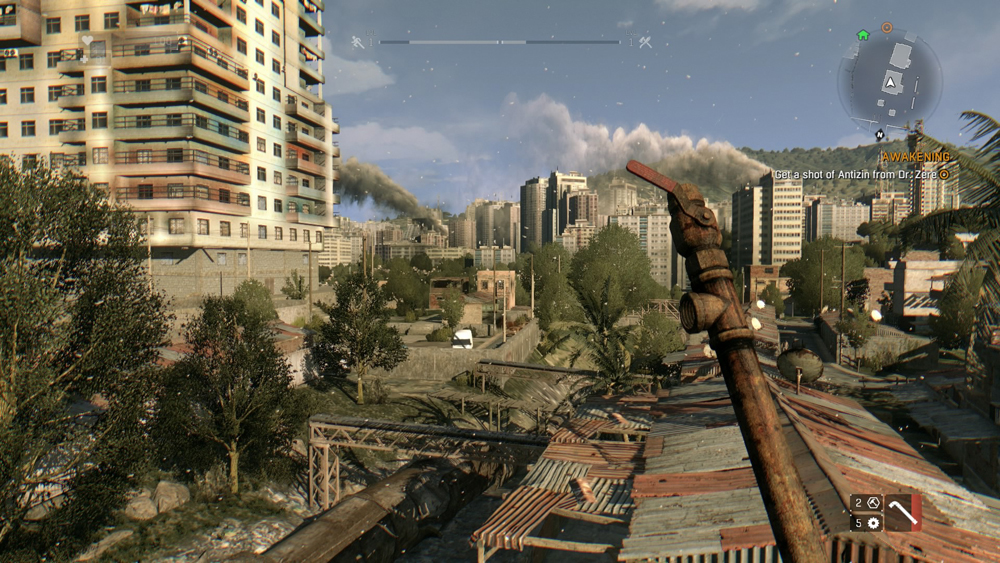
Task: Click the agility running figure icon
Action: pyautogui.click(x=357, y=42)
